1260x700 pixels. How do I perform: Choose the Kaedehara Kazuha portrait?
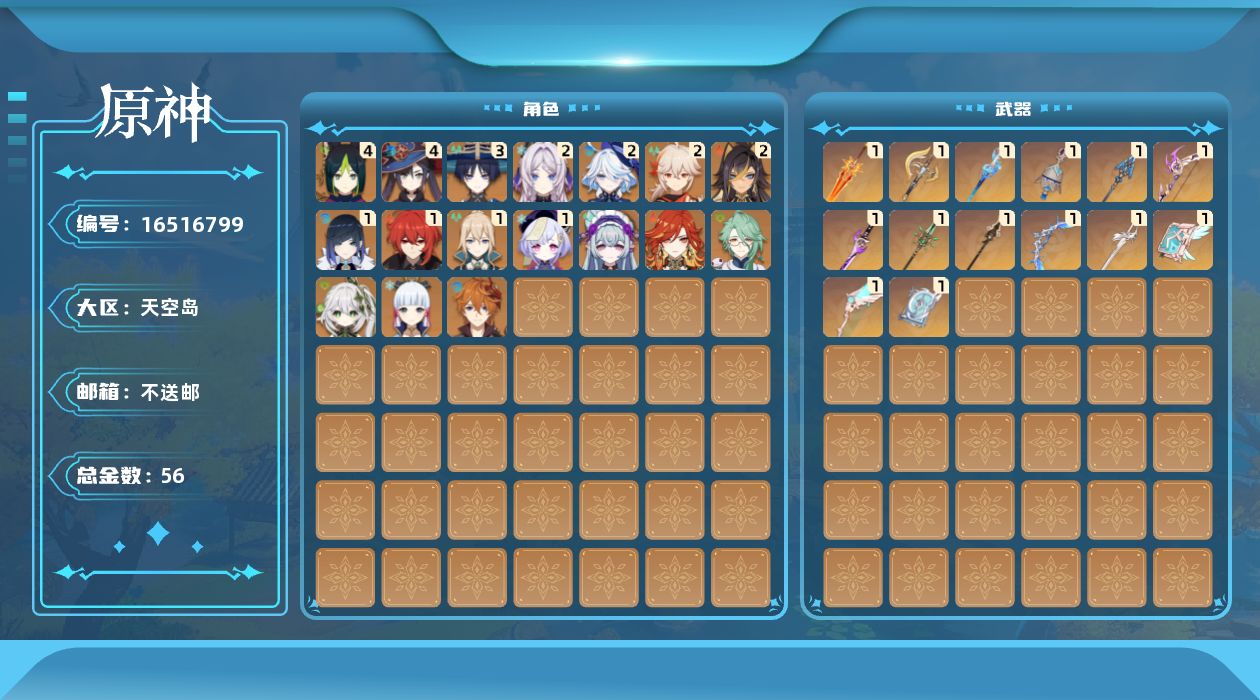[676, 172]
